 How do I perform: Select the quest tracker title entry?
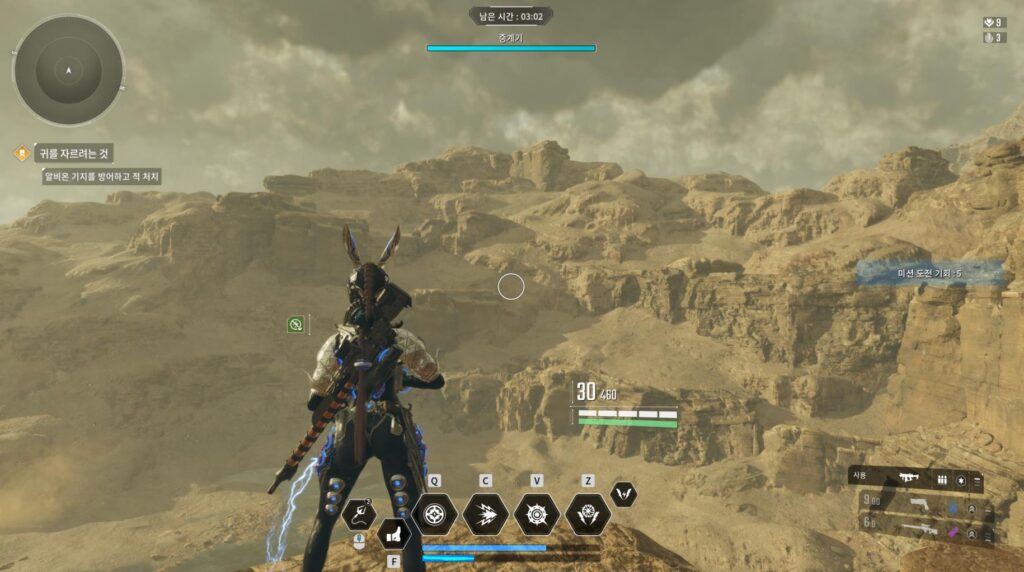tap(73, 153)
